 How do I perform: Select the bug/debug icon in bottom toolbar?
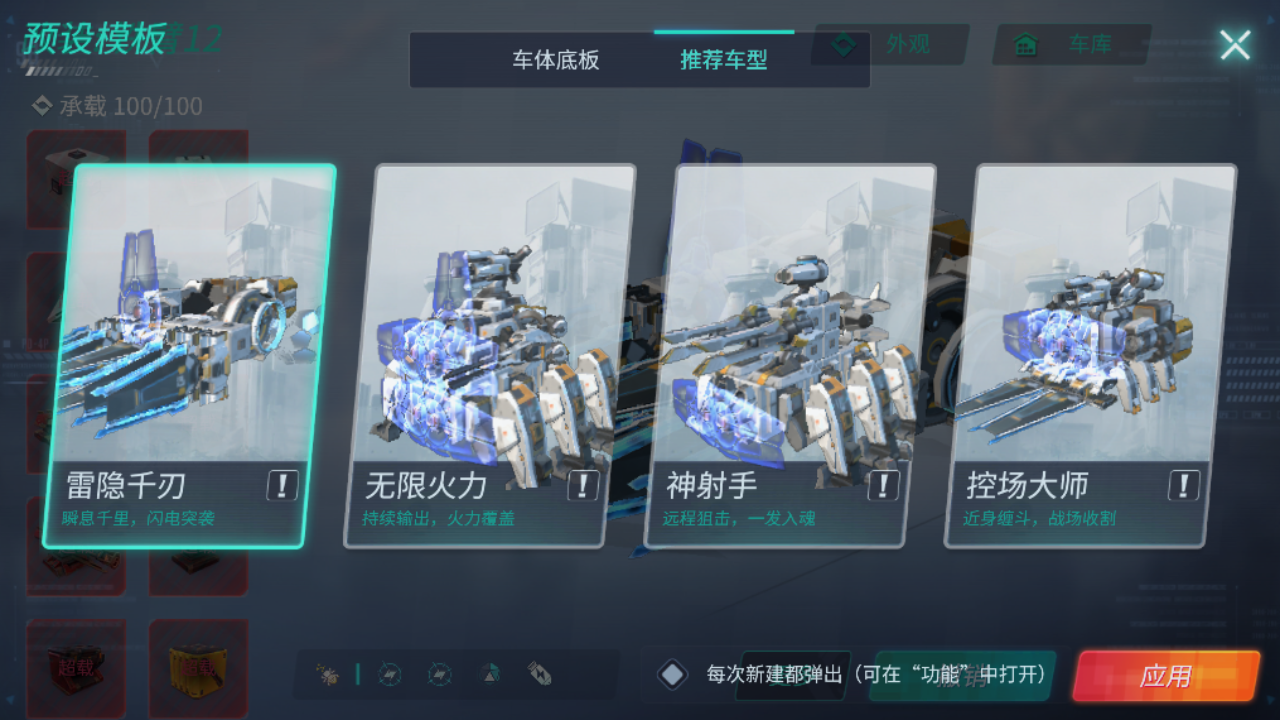[x=325, y=674]
